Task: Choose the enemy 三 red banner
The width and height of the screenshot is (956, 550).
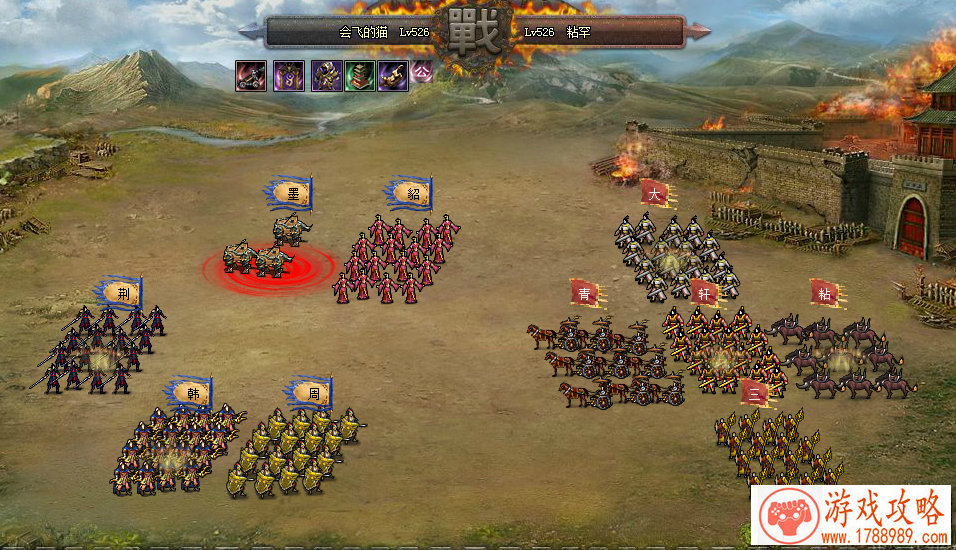Action: tap(756, 394)
